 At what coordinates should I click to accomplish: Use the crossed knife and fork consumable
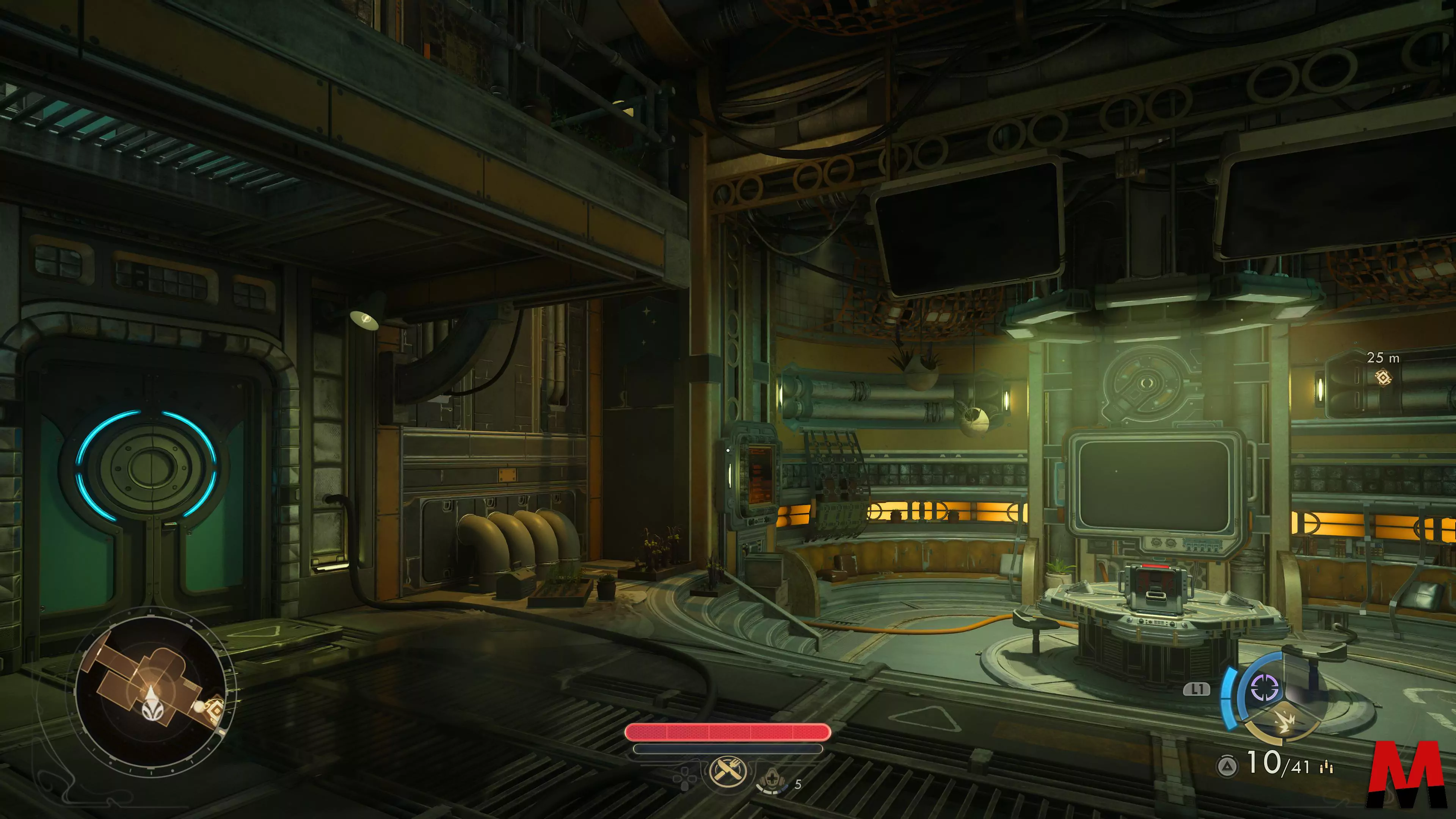[727, 770]
